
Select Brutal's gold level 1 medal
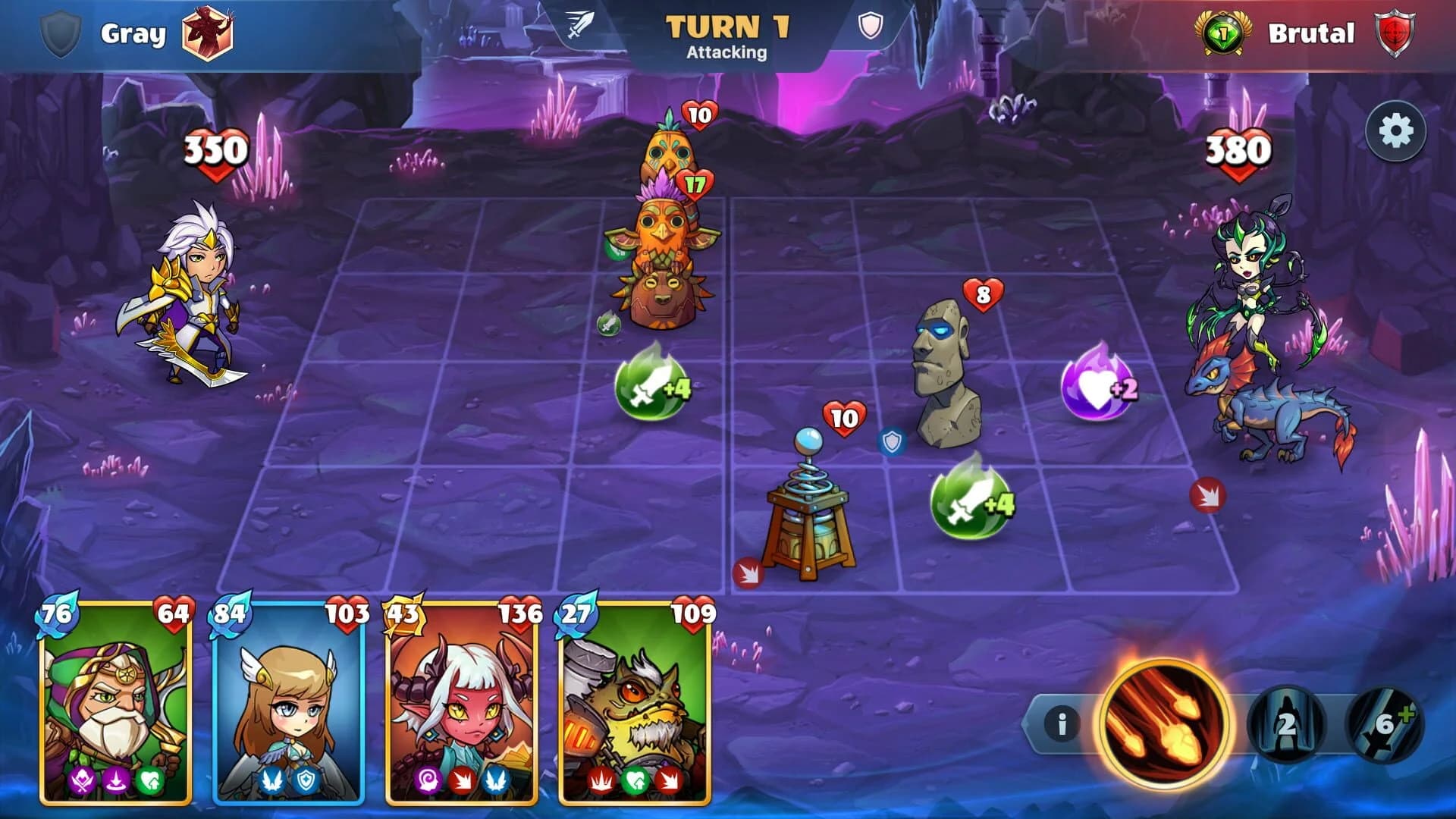pos(1224,33)
